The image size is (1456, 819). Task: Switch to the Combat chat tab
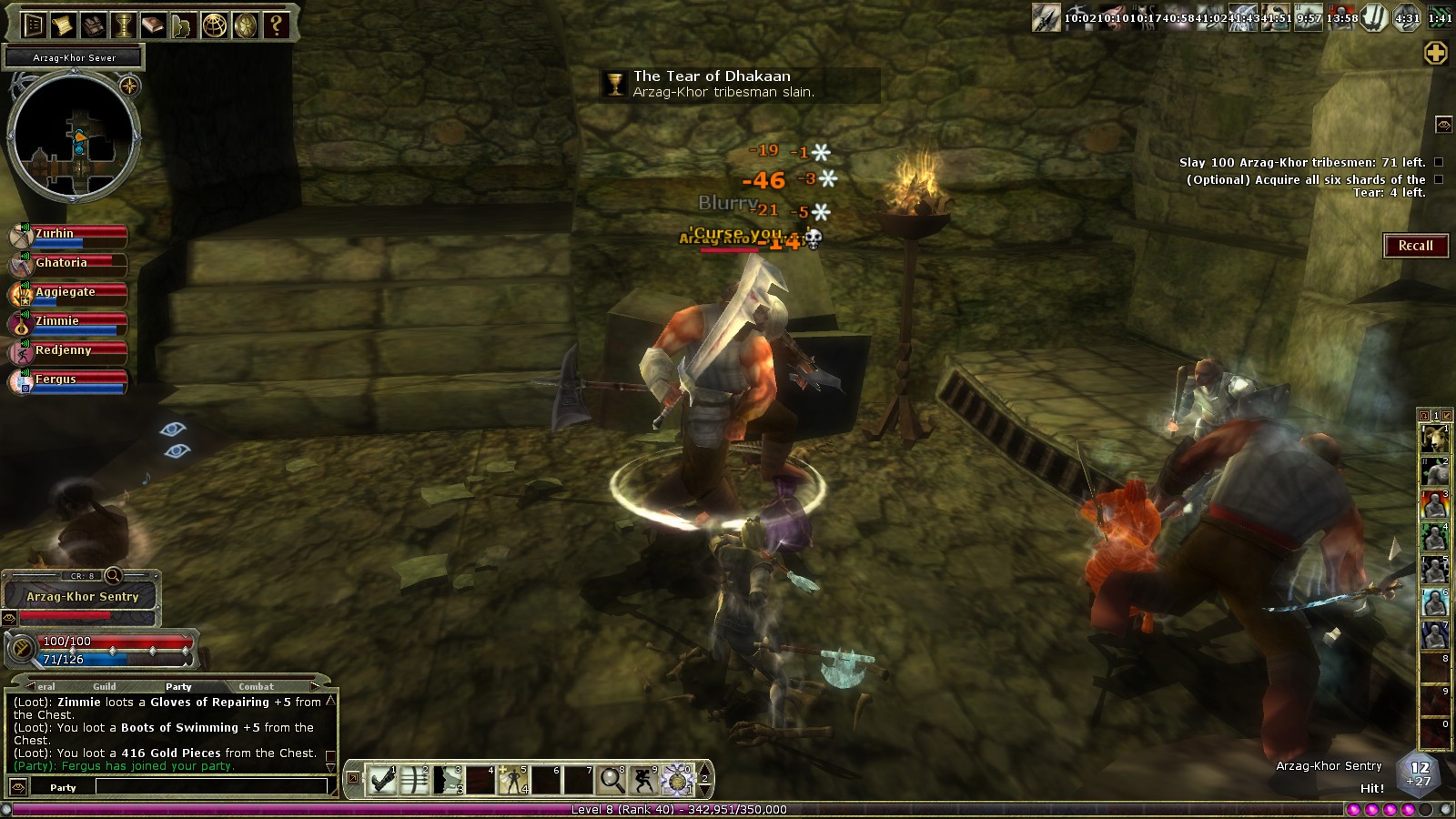pos(256,686)
